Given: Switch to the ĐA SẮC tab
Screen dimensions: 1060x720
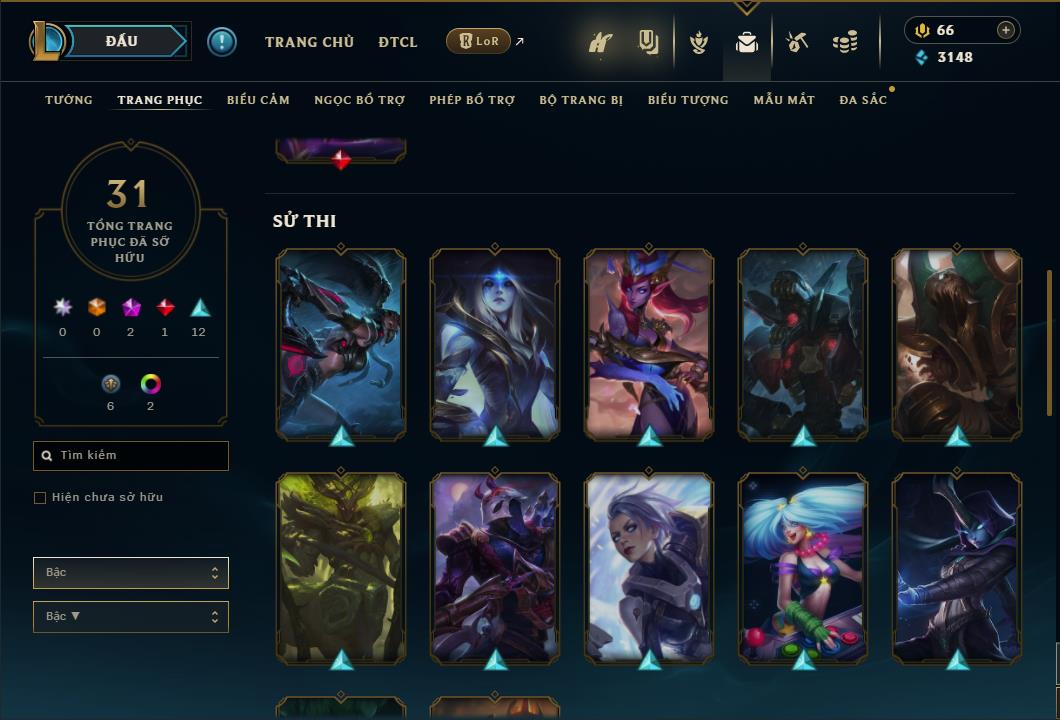Looking at the screenshot, I should tap(863, 100).
